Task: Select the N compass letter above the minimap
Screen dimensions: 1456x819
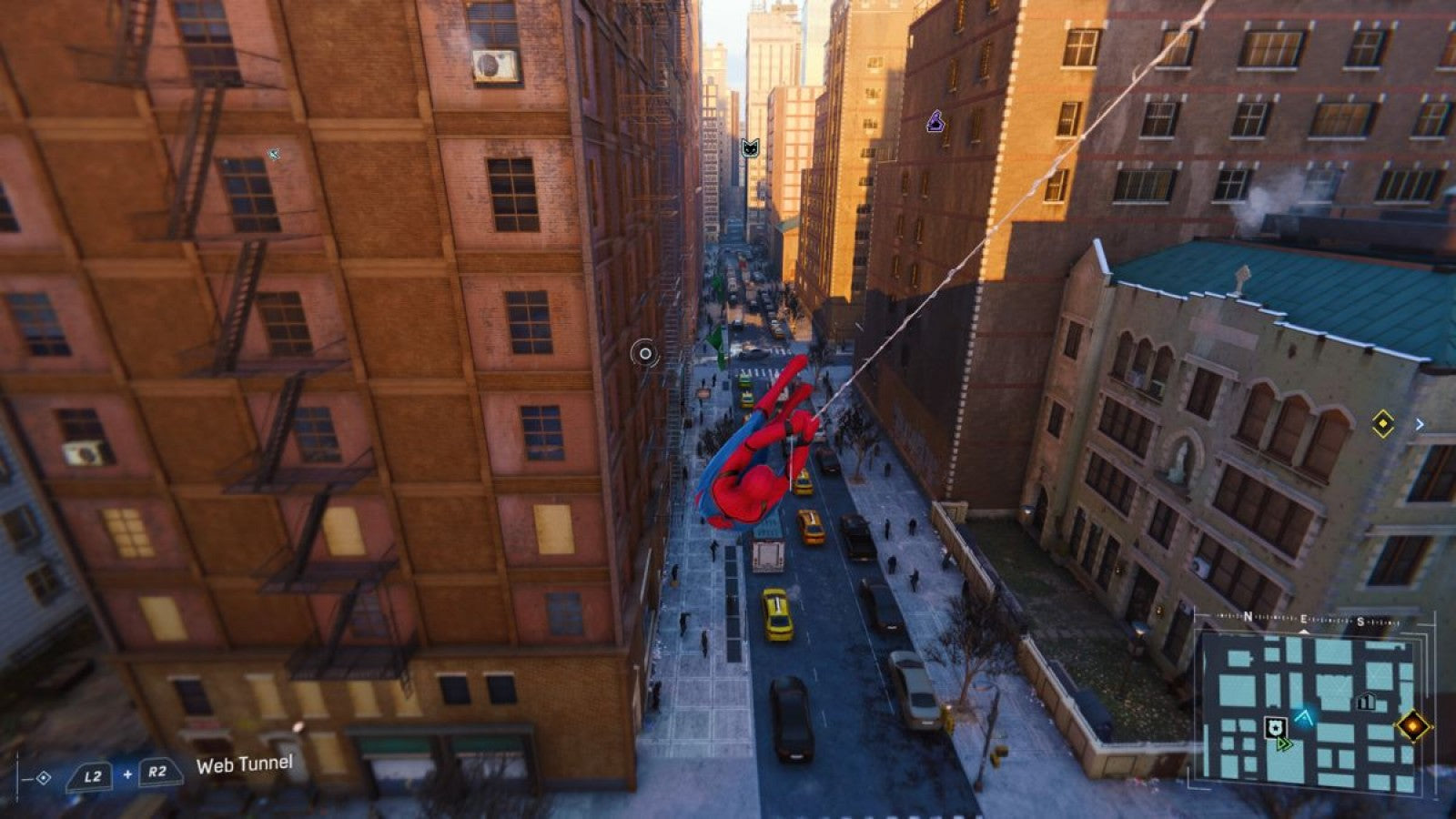Action: 1249,616
